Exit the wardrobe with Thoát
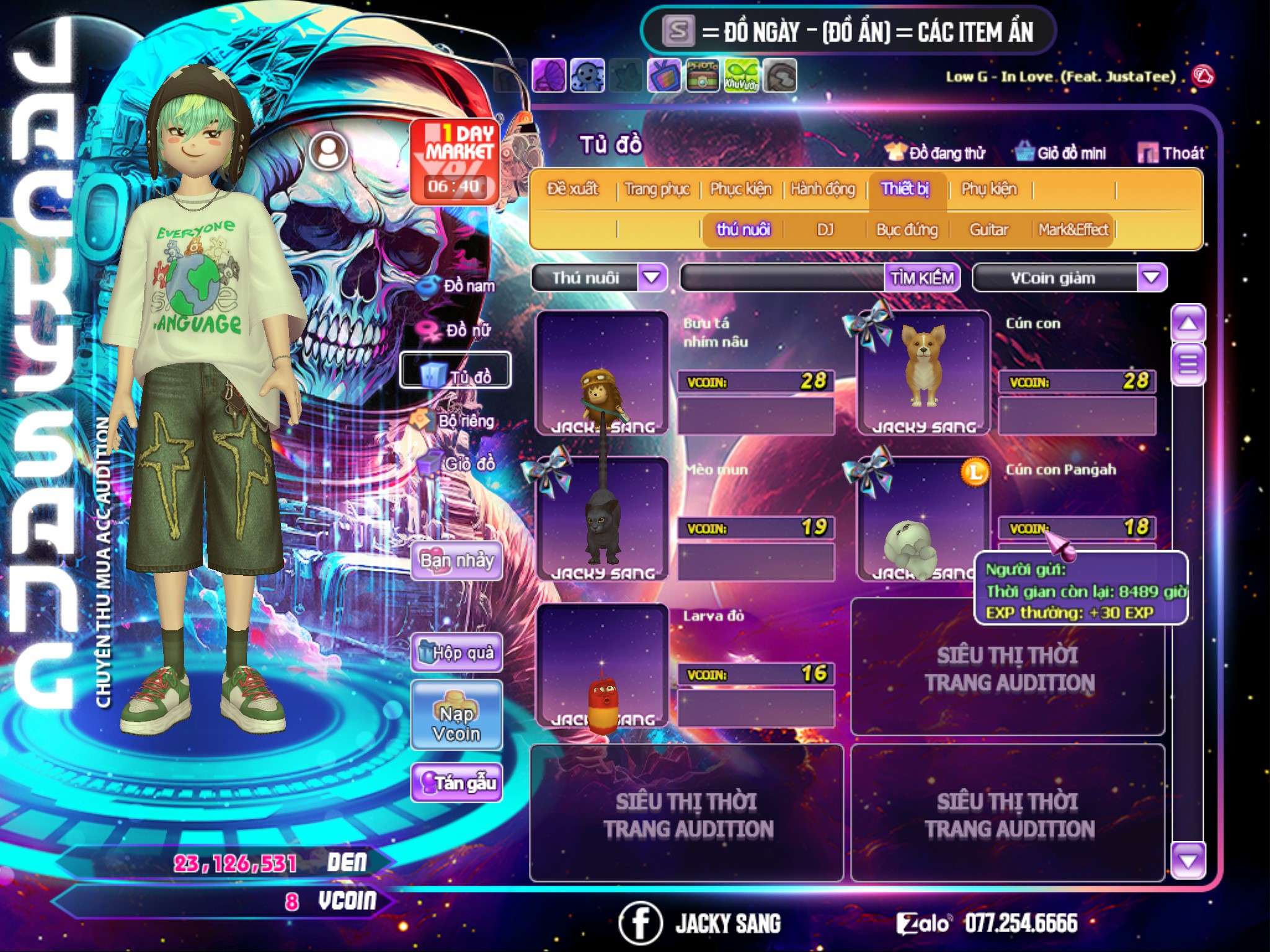This screenshot has width=1270, height=952. point(1171,153)
